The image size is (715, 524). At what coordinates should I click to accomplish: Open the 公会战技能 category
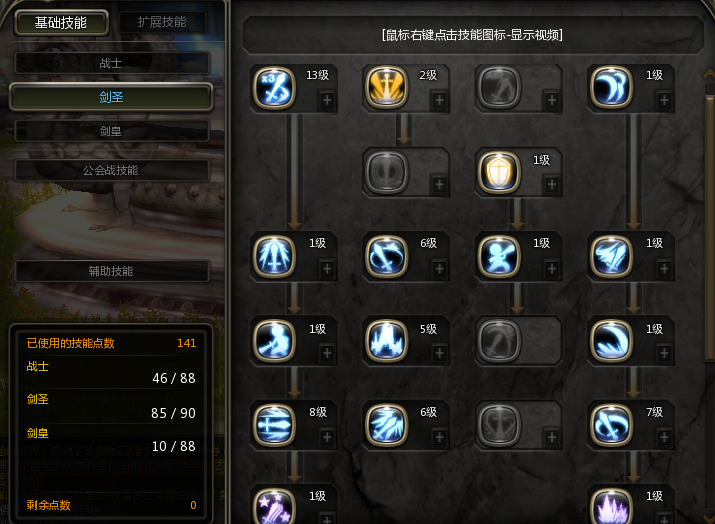tap(112, 170)
